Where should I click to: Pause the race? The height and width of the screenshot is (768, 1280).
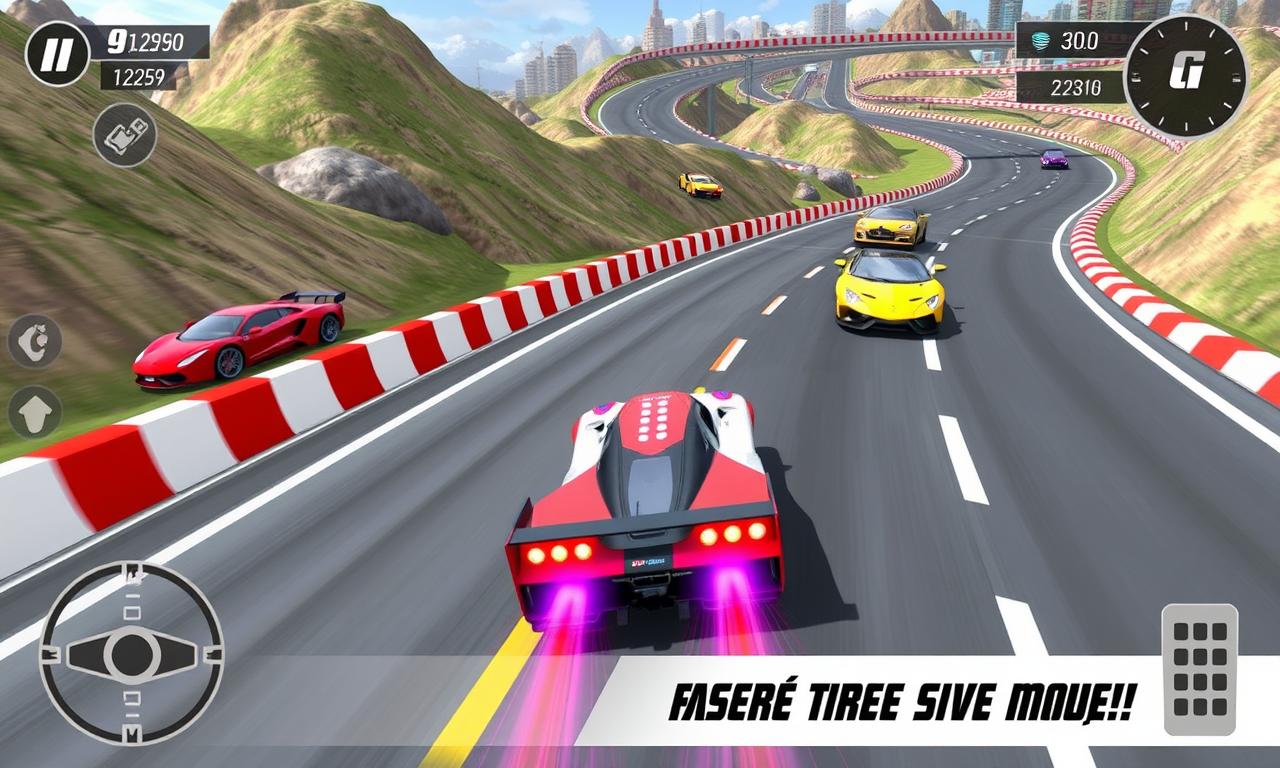(x=58, y=54)
